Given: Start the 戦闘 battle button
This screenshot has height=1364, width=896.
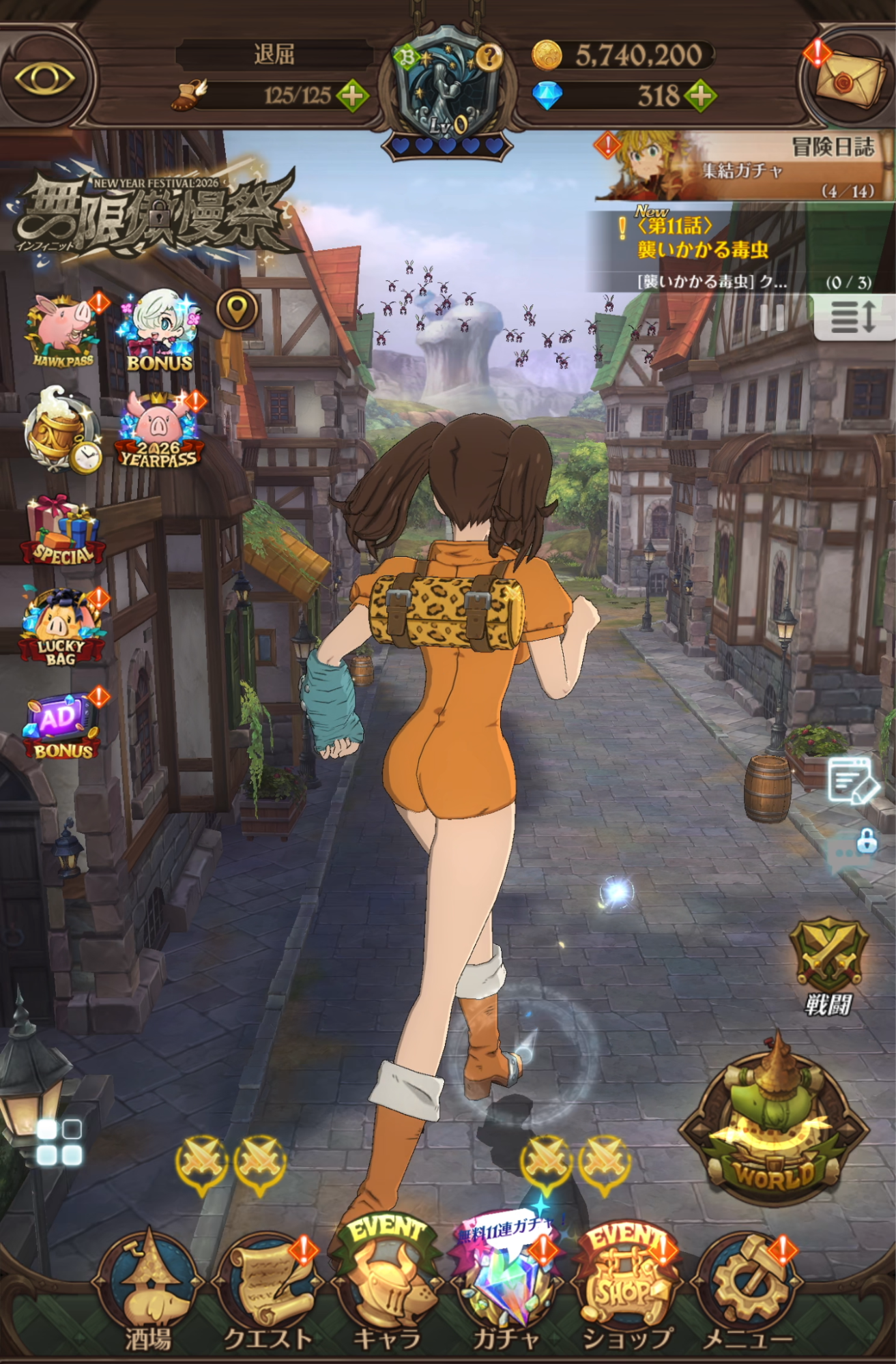Looking at the screenshot, I should tap(828, 962).
